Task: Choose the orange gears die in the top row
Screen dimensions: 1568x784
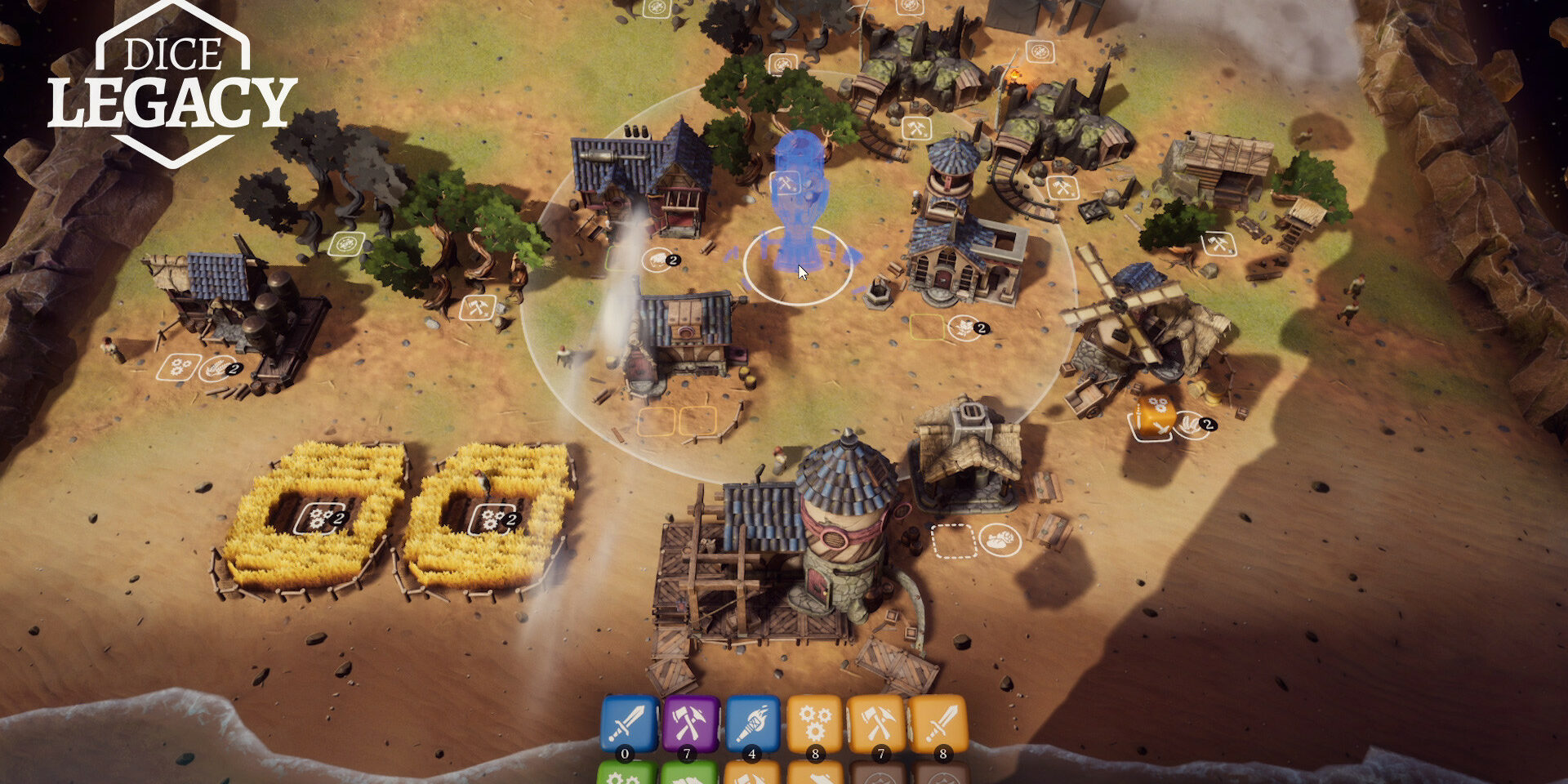Action: 813,722
